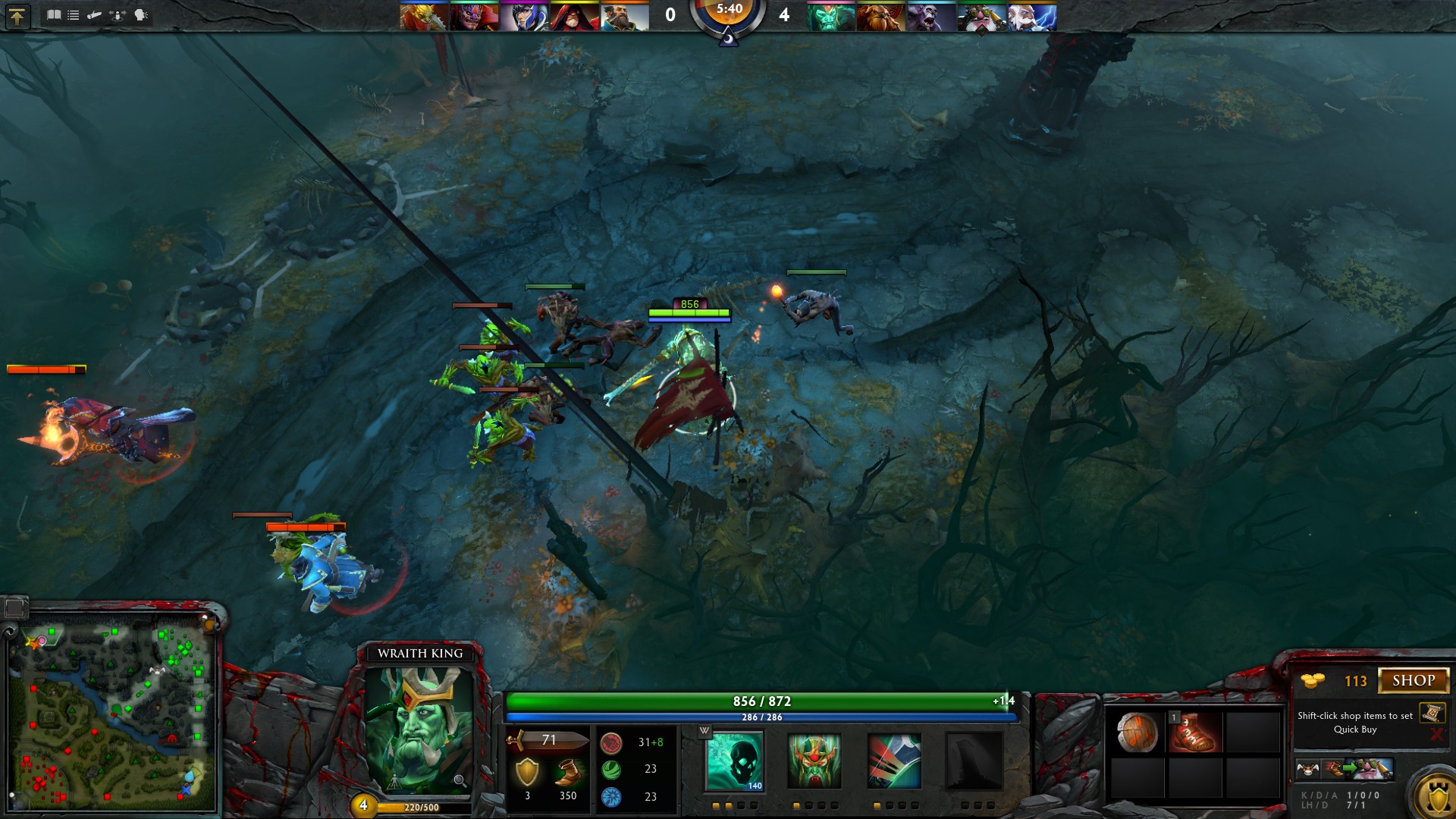Open the speaking-head voice chat icon

pos(141,15)
